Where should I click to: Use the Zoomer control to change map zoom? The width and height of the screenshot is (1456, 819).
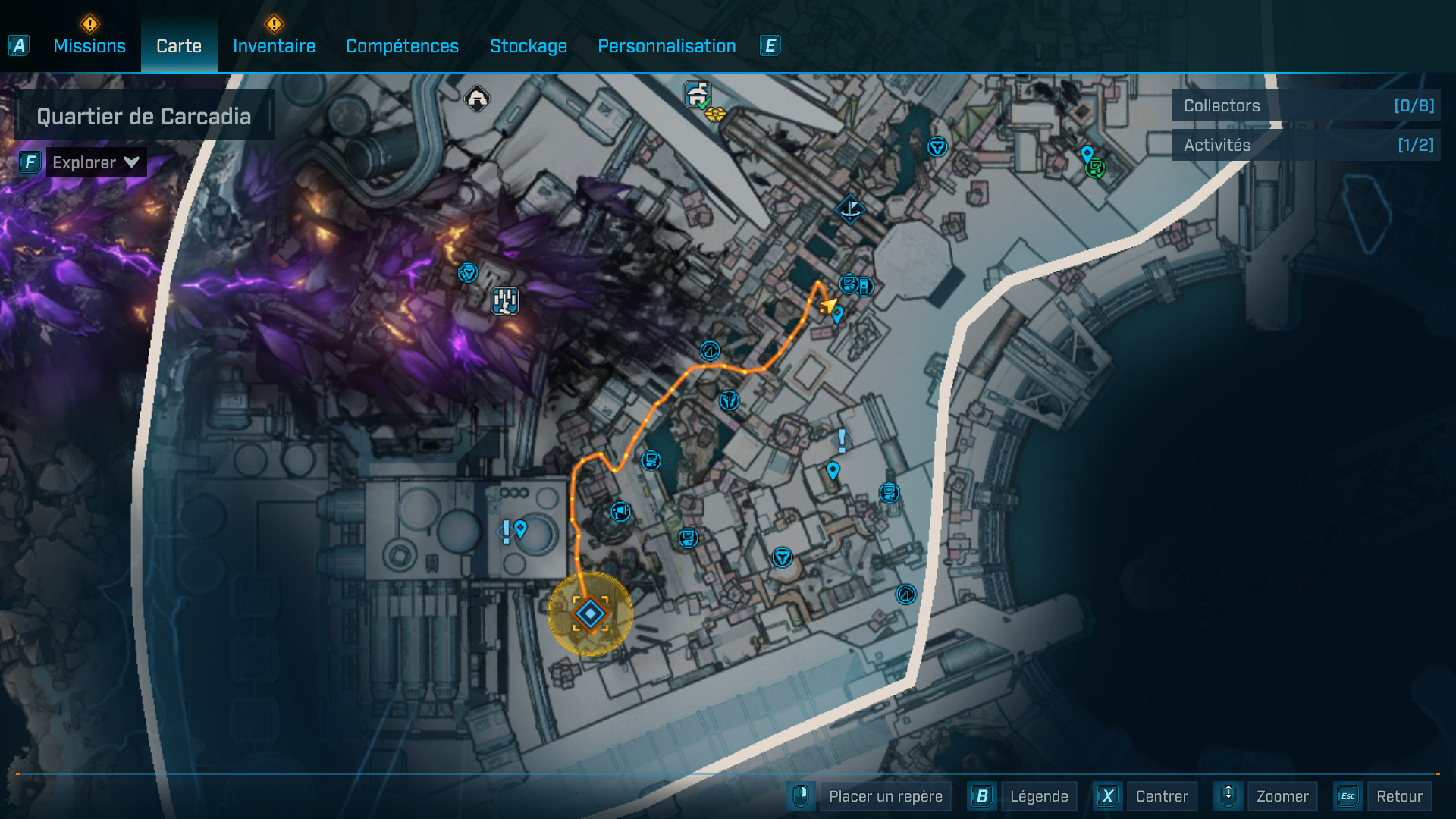tap(1282, 796)
